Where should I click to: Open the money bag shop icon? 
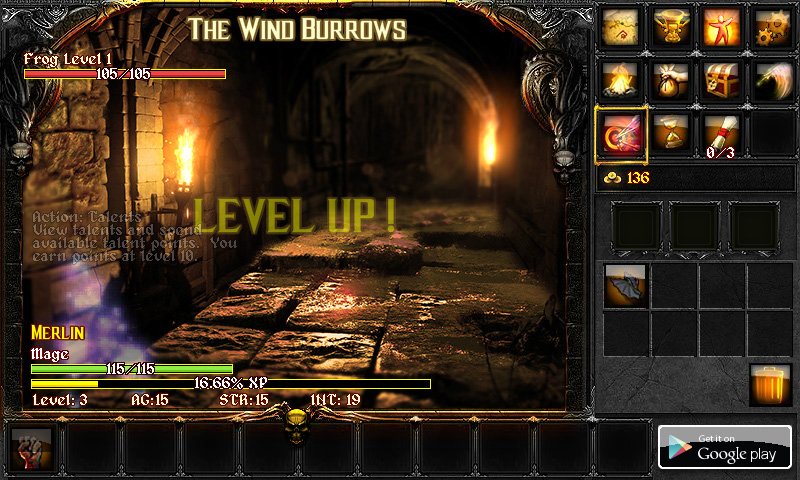[673, 79]
